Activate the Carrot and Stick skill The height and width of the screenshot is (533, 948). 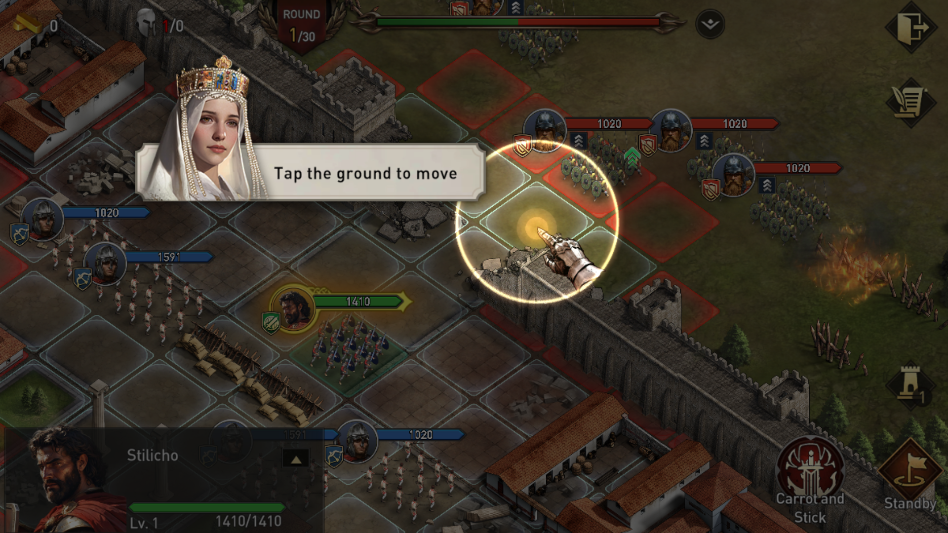click(810, 467)
